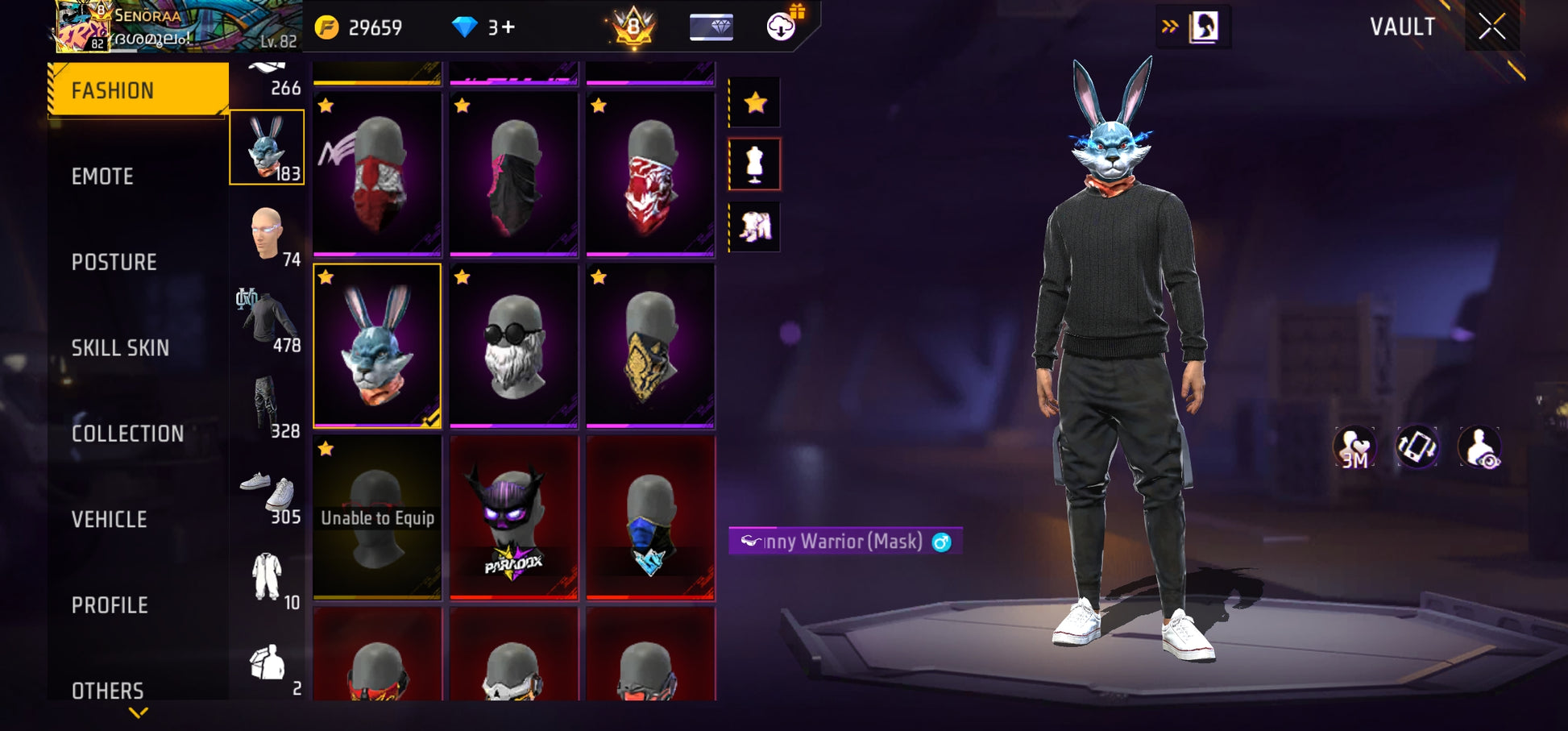Choose the black and gold bandana mask

pos(650,345)
